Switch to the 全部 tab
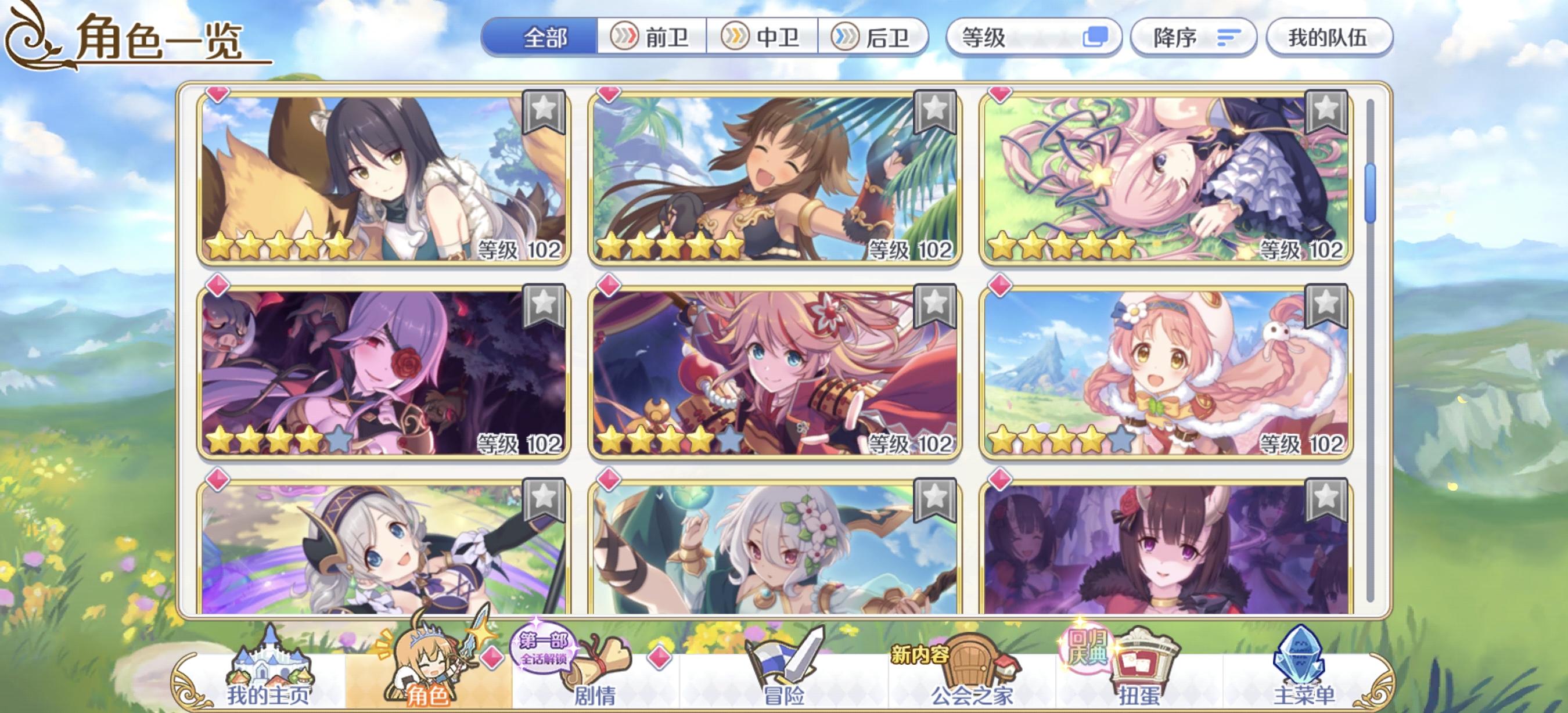Screen dimensions: 1568x713 click(x=543, y=38)
